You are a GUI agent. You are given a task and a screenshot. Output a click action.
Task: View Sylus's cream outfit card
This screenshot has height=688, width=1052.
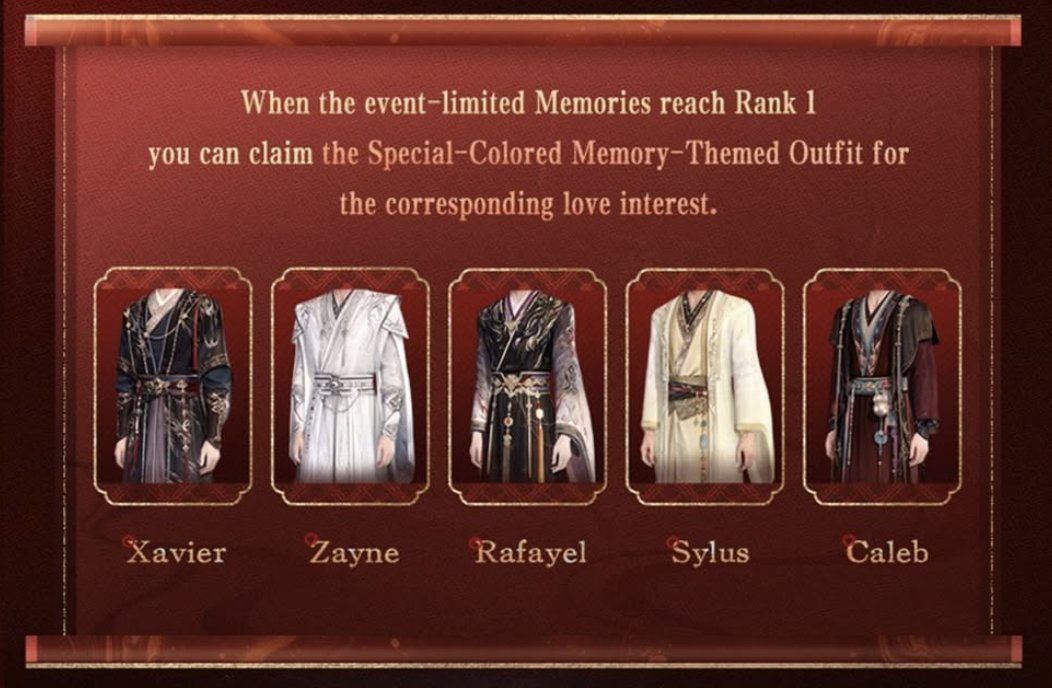[705, 386]
